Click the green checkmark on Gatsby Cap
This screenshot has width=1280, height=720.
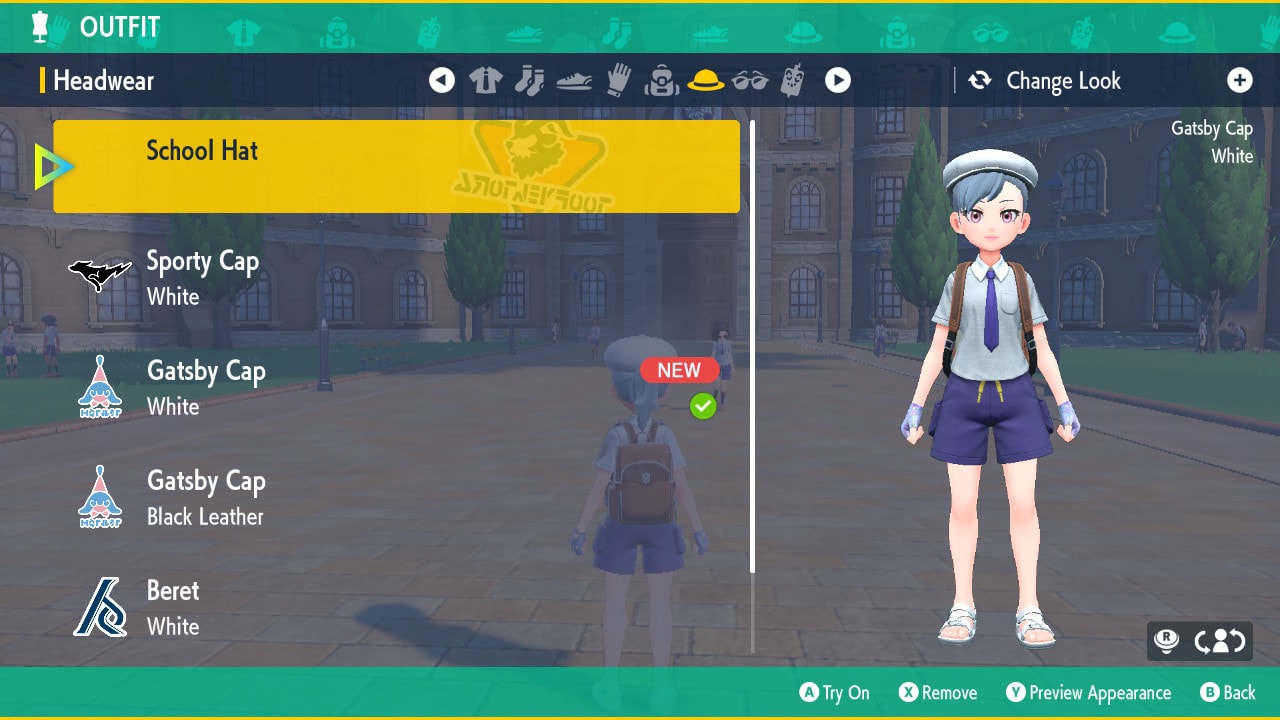703,406
